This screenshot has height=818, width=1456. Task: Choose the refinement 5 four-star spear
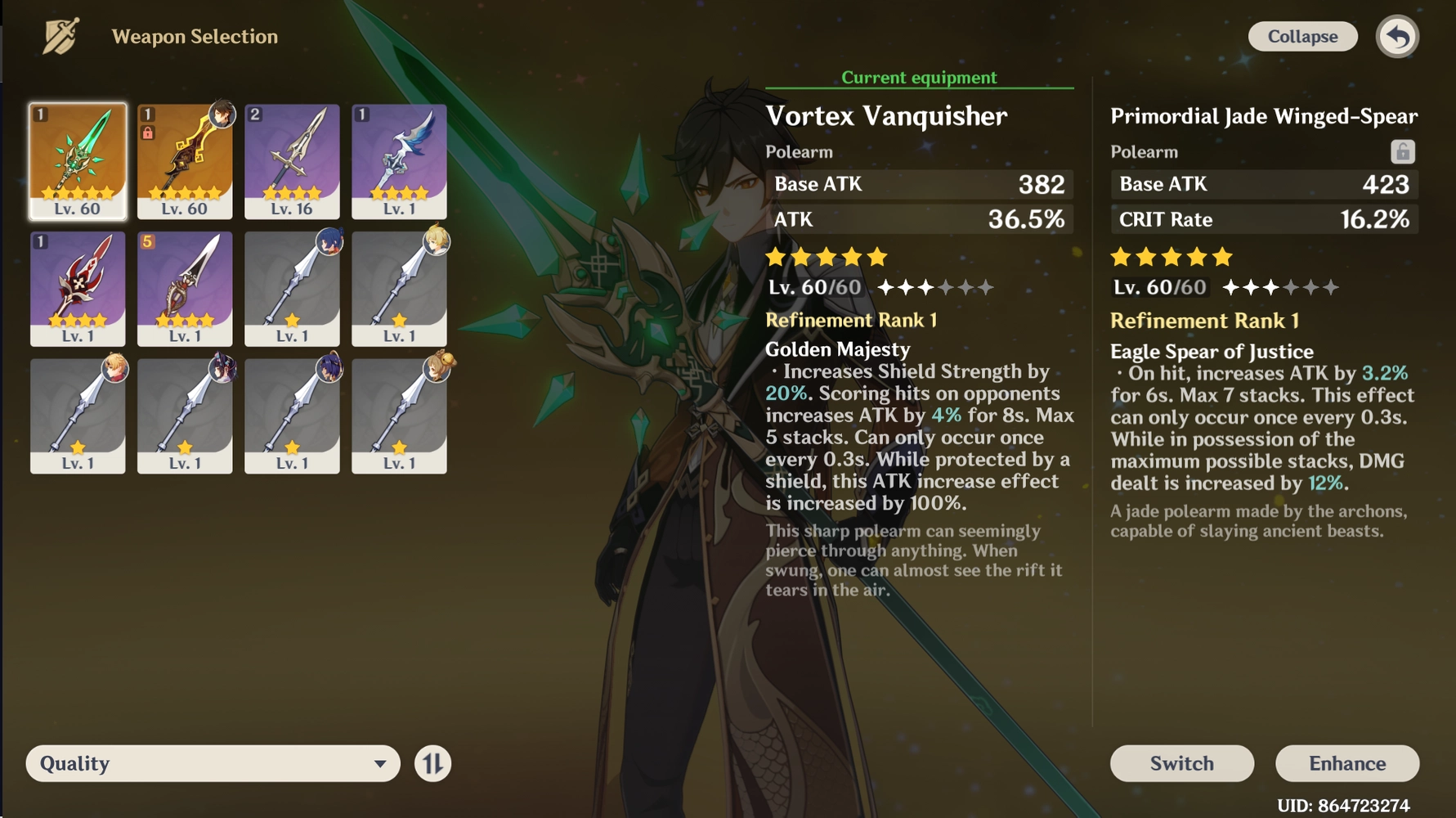185,288
